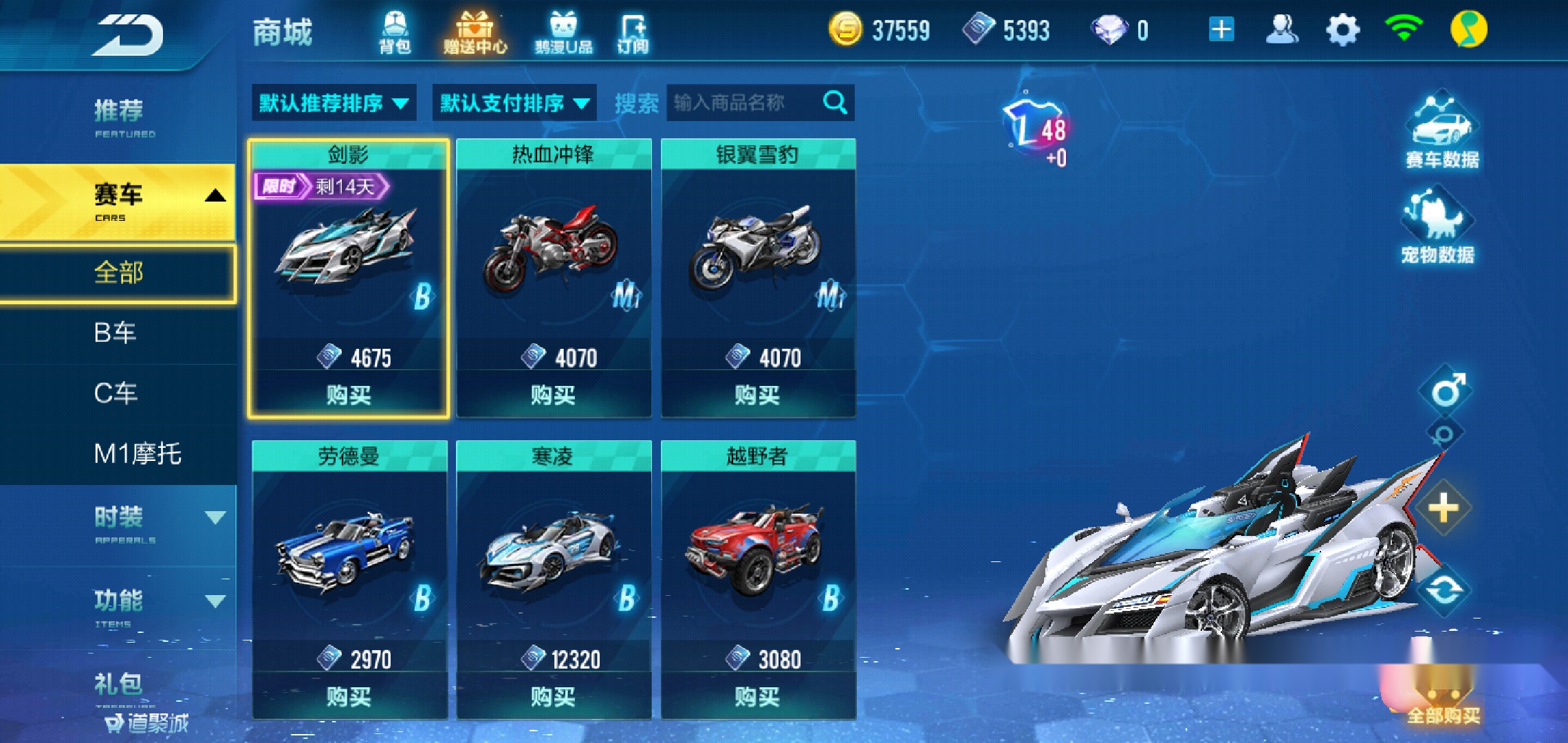Purchase 剑影 with its 购买 button
The width and height of the screenshot is (1568, 743).
[350, 394]
